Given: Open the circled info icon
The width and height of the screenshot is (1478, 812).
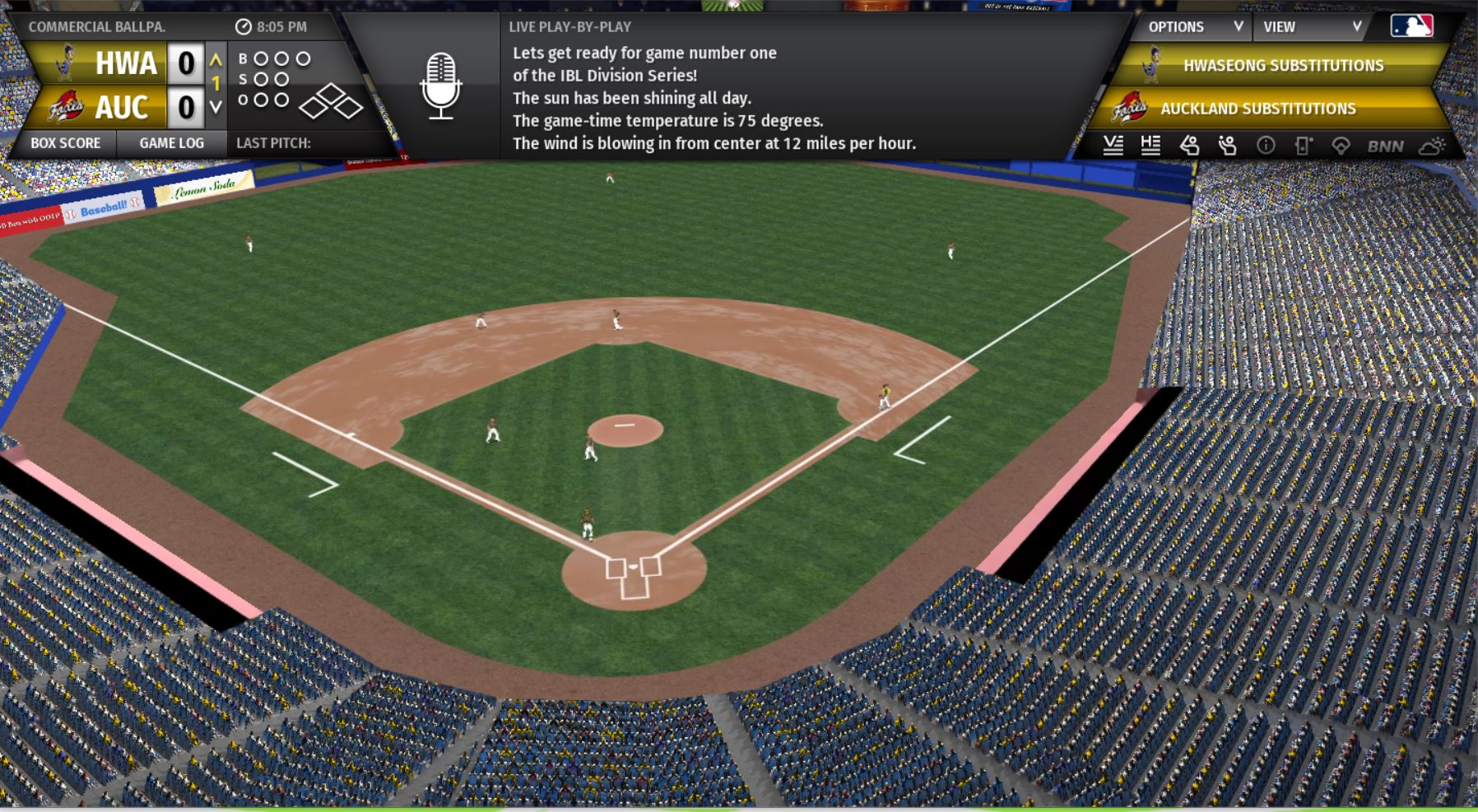Looking at the screenshot, I should [1266, 146].
